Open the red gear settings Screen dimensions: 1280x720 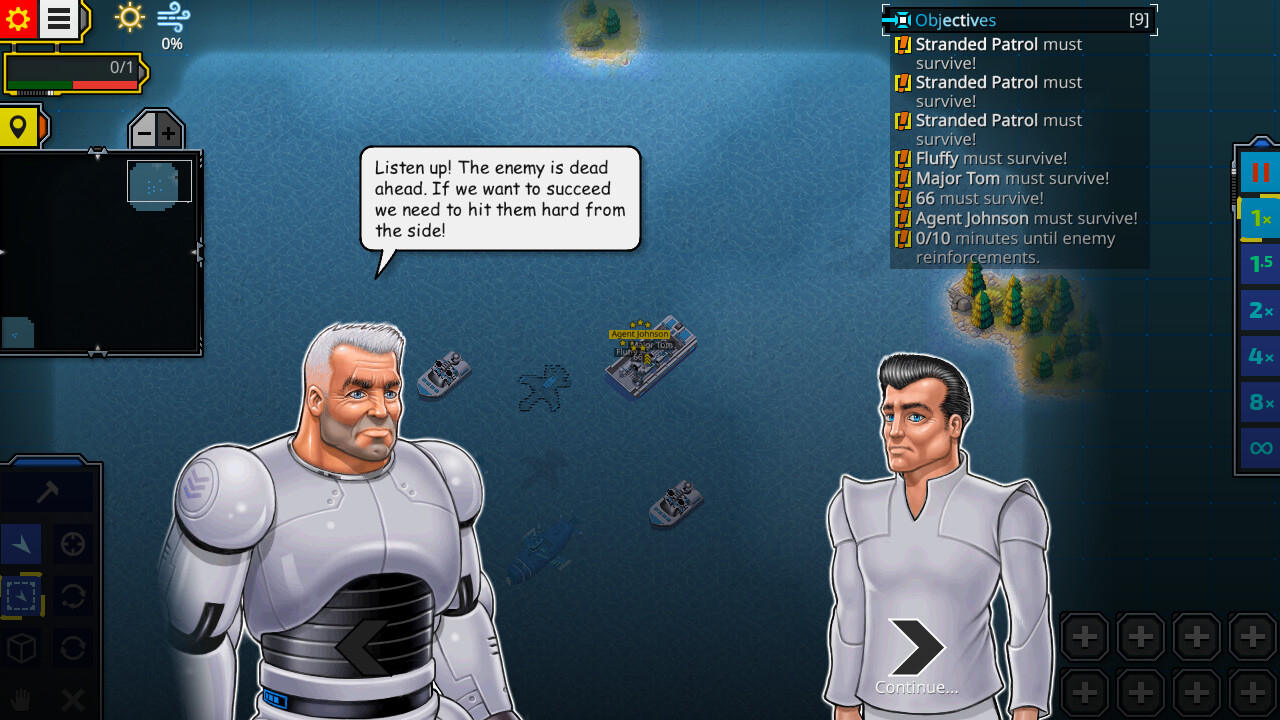pyautogui.click(x=18, y=18)
